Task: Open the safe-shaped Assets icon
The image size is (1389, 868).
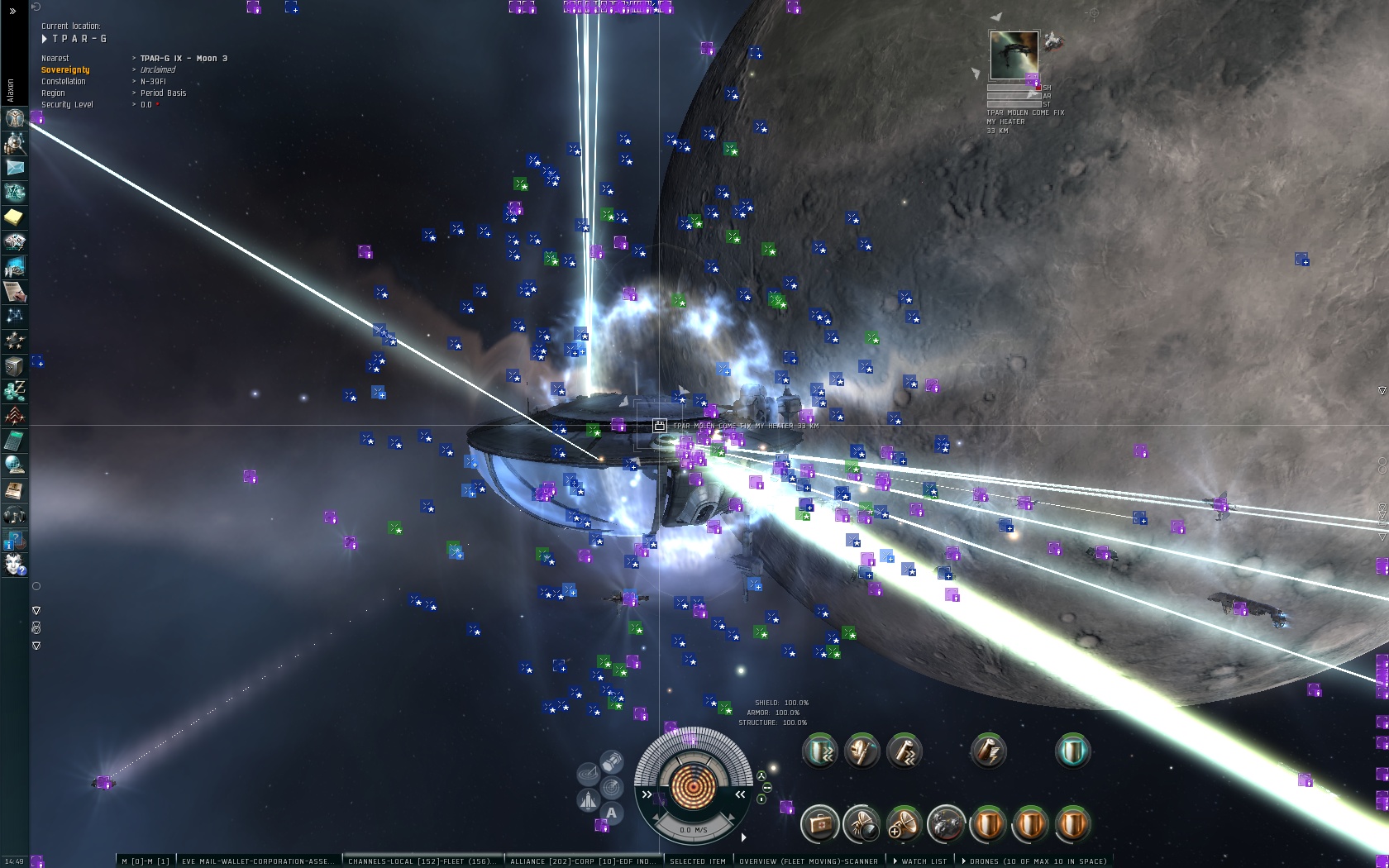Action: click(15, 365)
